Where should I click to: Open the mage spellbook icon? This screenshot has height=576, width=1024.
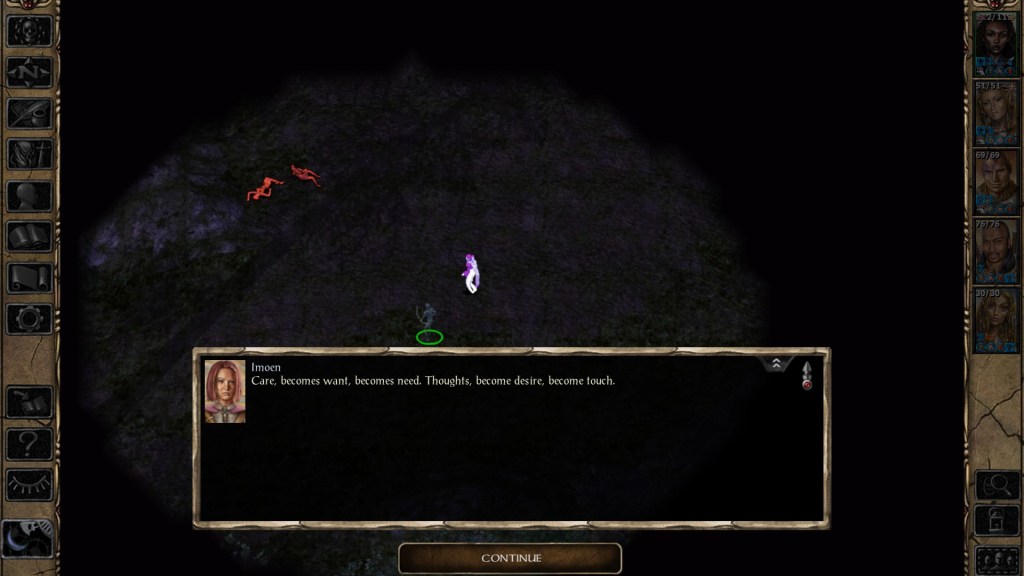(x=29, y=237)
